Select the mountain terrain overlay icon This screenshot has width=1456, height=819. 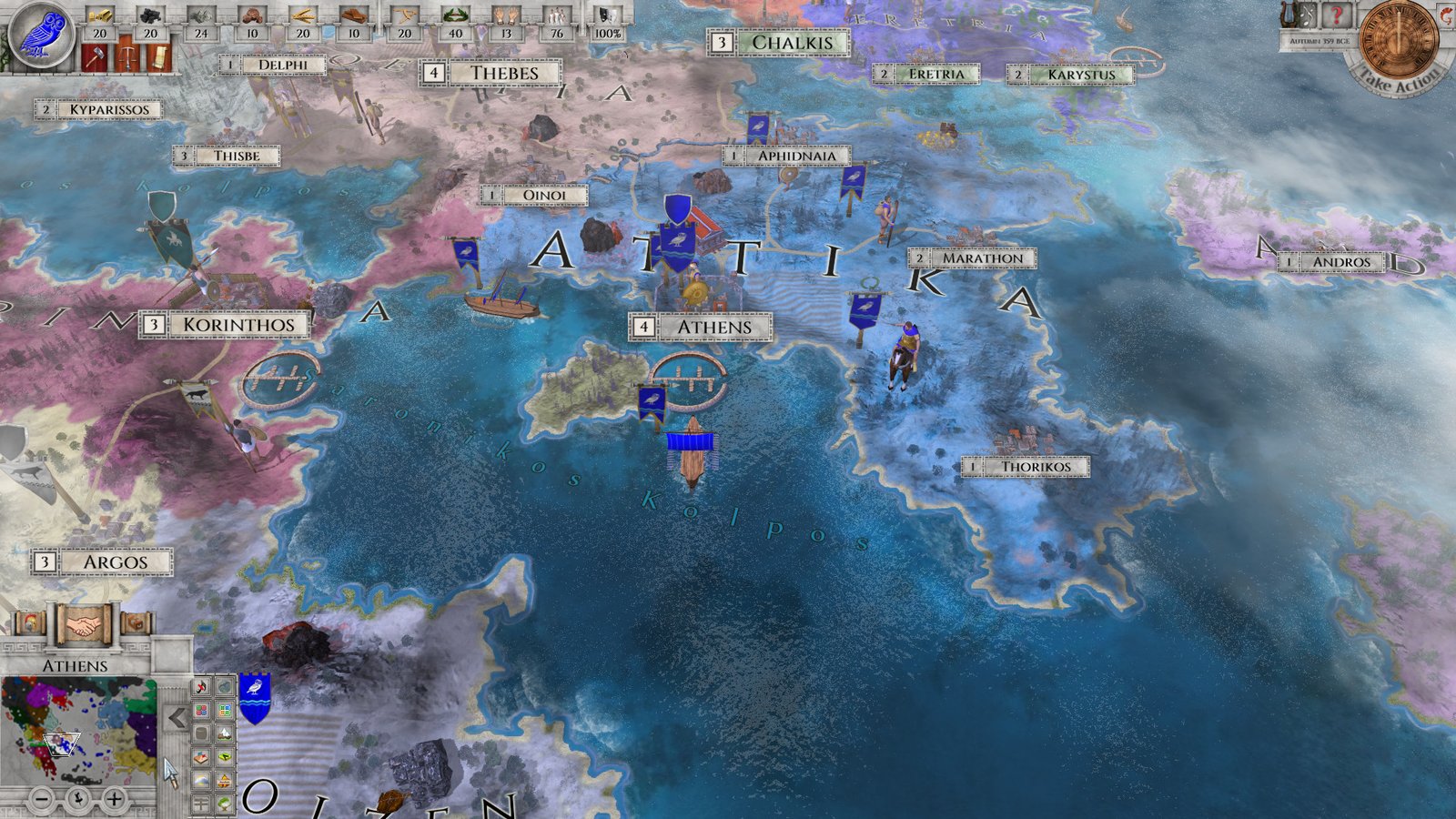pyautogui.click(x=224, y=733)
